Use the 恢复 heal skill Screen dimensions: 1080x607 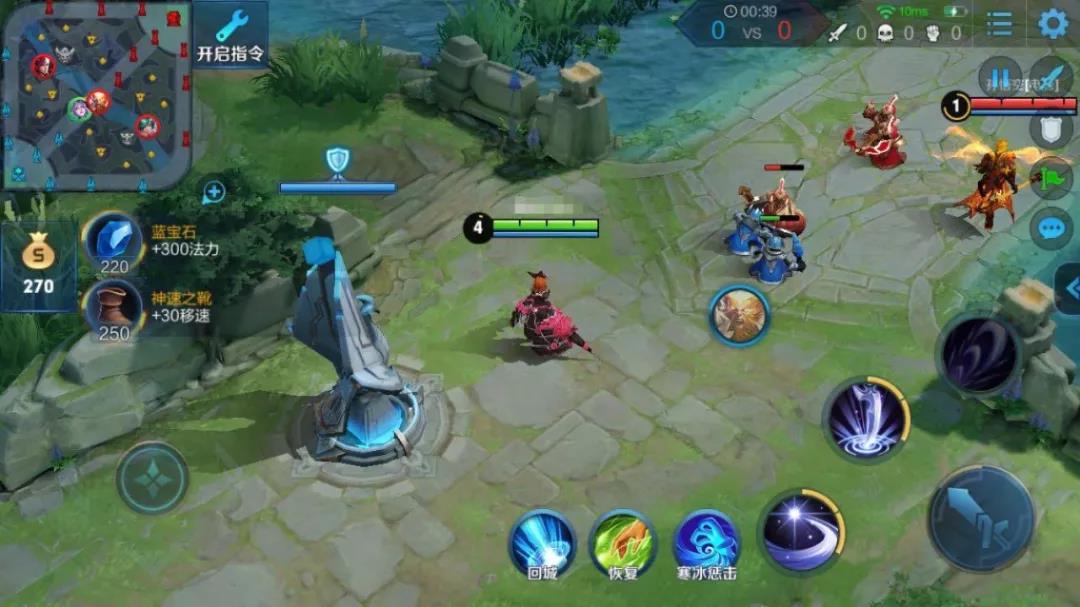coord(622,543)
